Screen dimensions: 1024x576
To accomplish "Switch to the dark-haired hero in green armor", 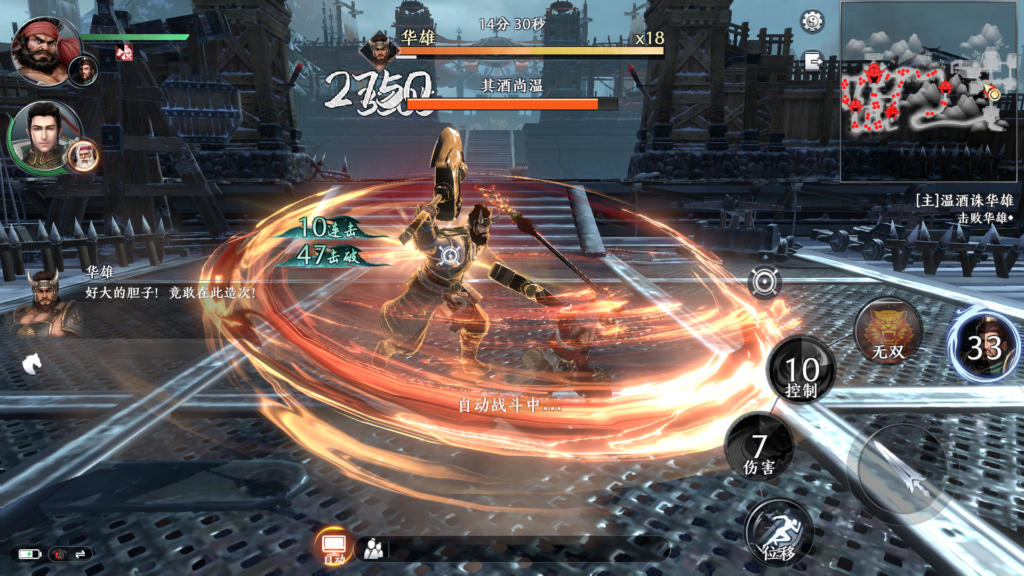I will point(42,136).
